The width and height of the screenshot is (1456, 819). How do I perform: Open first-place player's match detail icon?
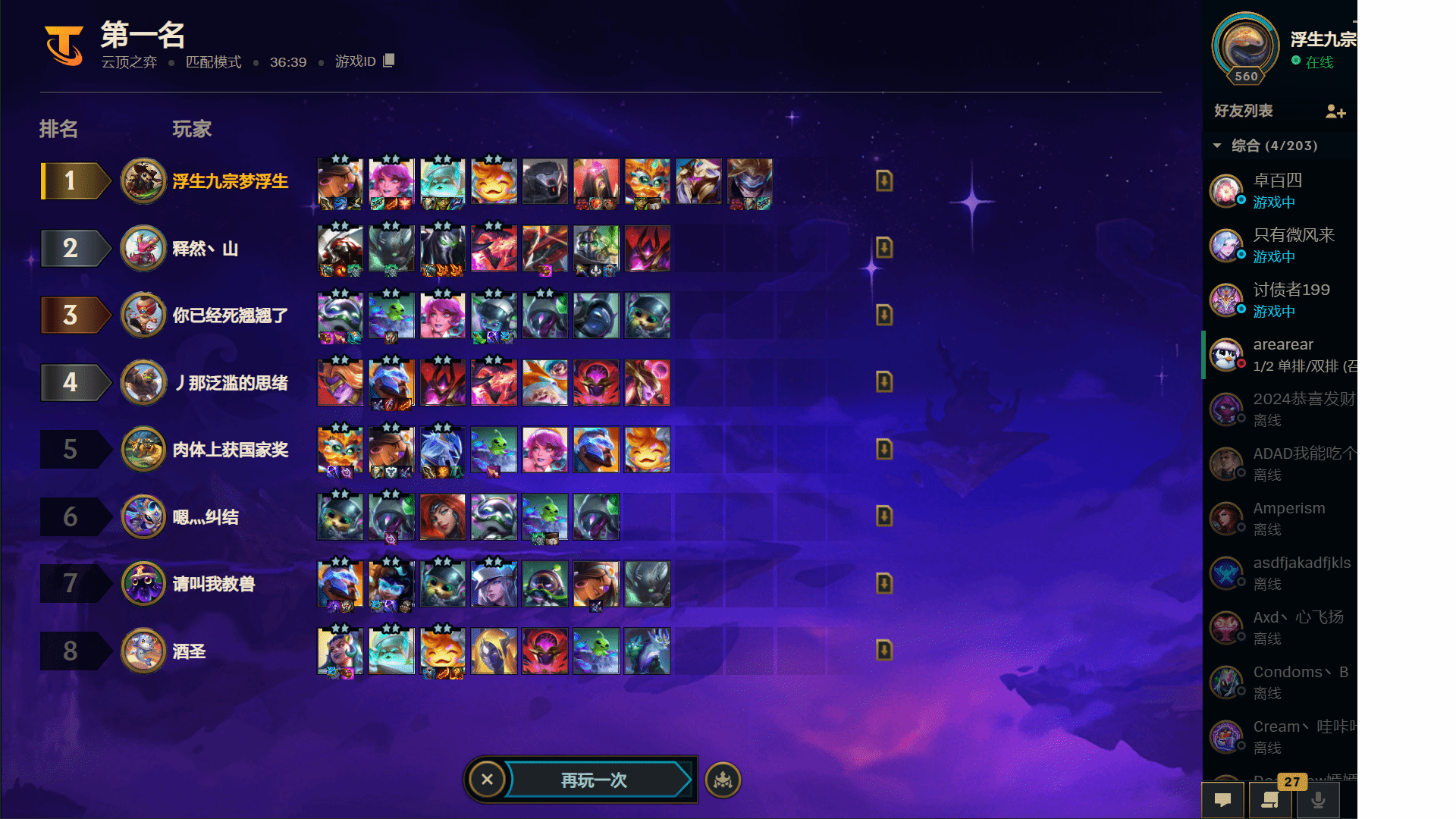(884, 180)
